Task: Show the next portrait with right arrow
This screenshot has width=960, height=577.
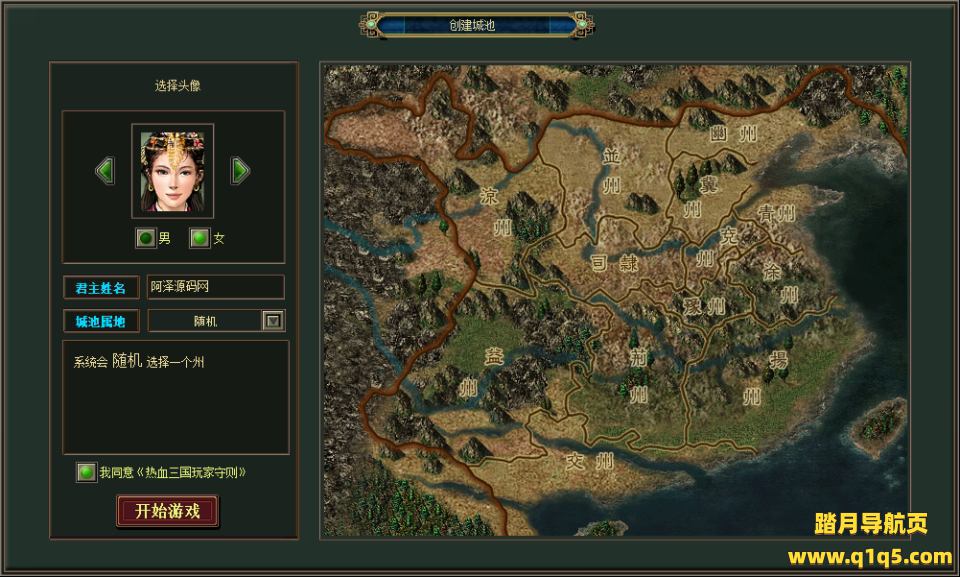Action: [240, 171]
